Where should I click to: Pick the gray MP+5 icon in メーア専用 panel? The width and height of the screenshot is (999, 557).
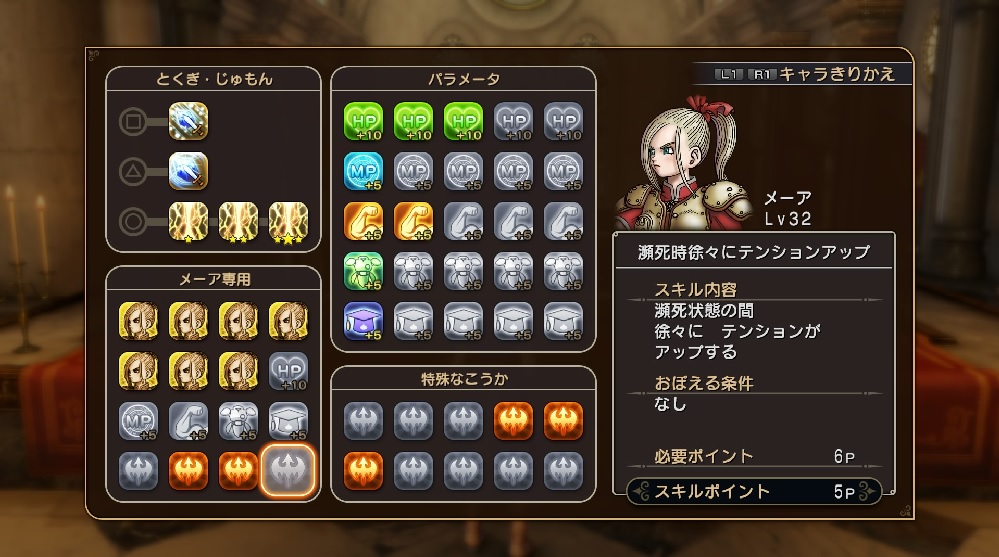pos(138,421)
